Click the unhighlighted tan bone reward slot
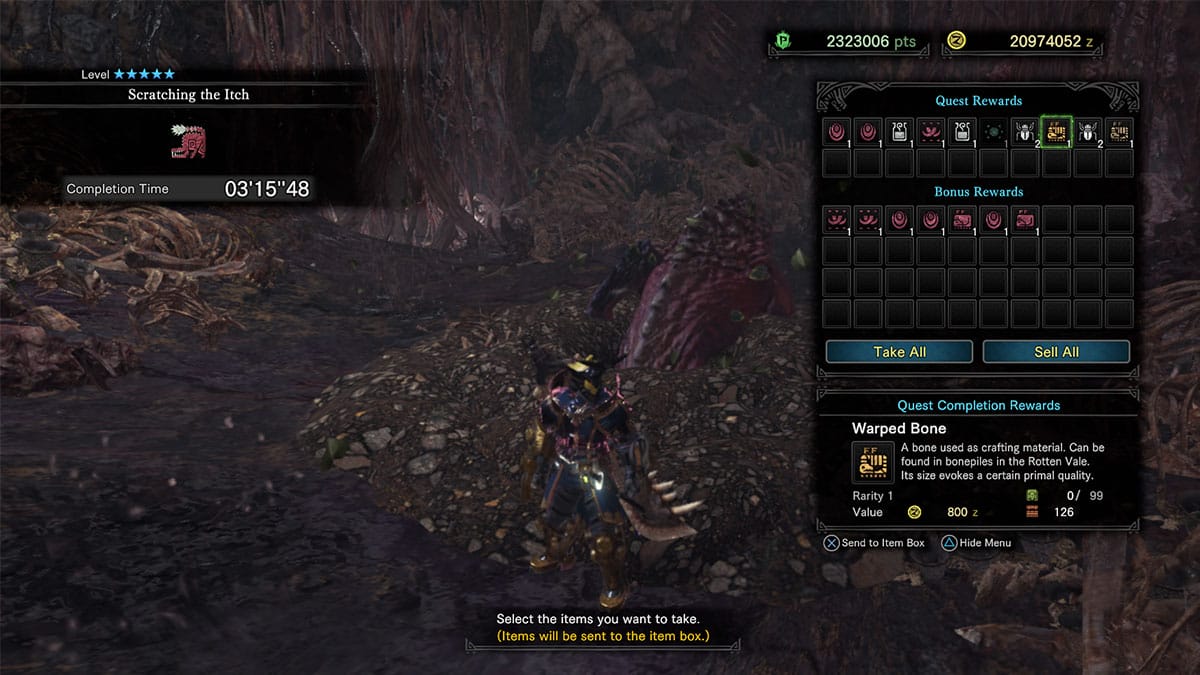The image size is (1200, 675). 1119,131
